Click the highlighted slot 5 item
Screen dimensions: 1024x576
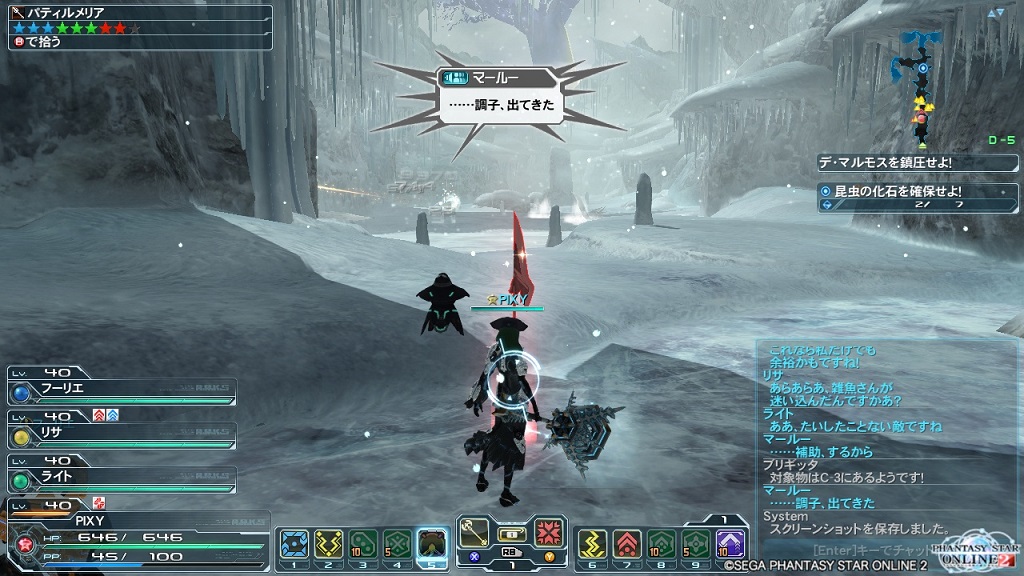tap(432, 544)
